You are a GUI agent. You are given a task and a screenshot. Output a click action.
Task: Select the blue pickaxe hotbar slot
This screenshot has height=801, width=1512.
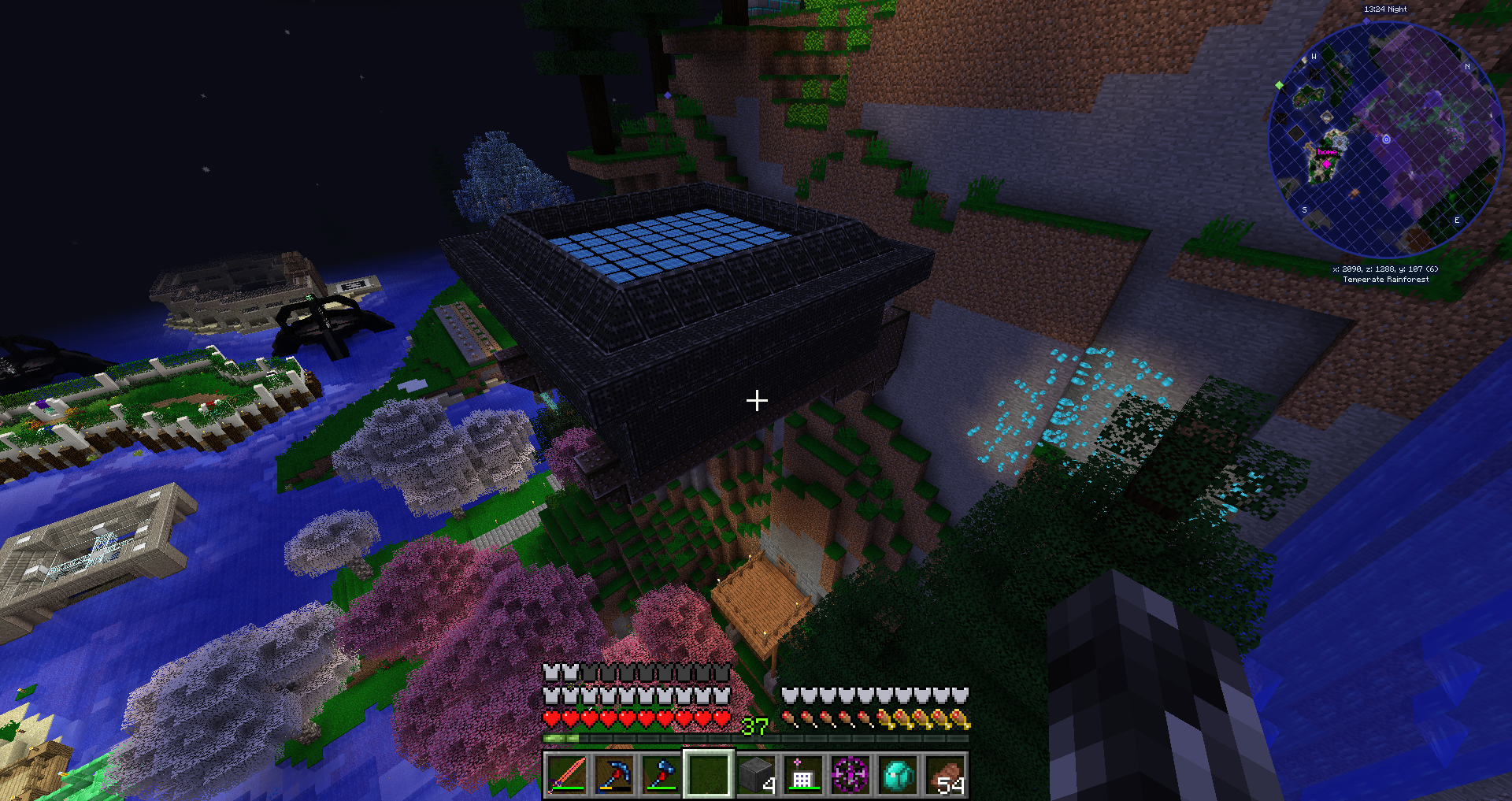click(x=614, y=774)
